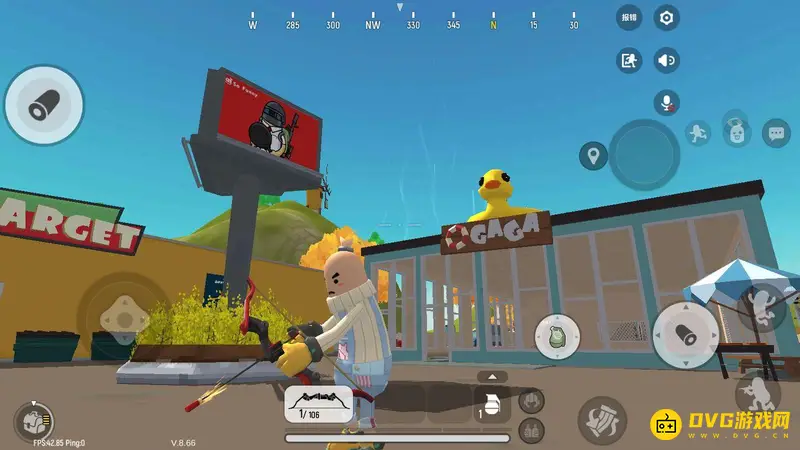Fire using the left bullet button
This screenshot has height=450, width=800.
coord(43,104)
